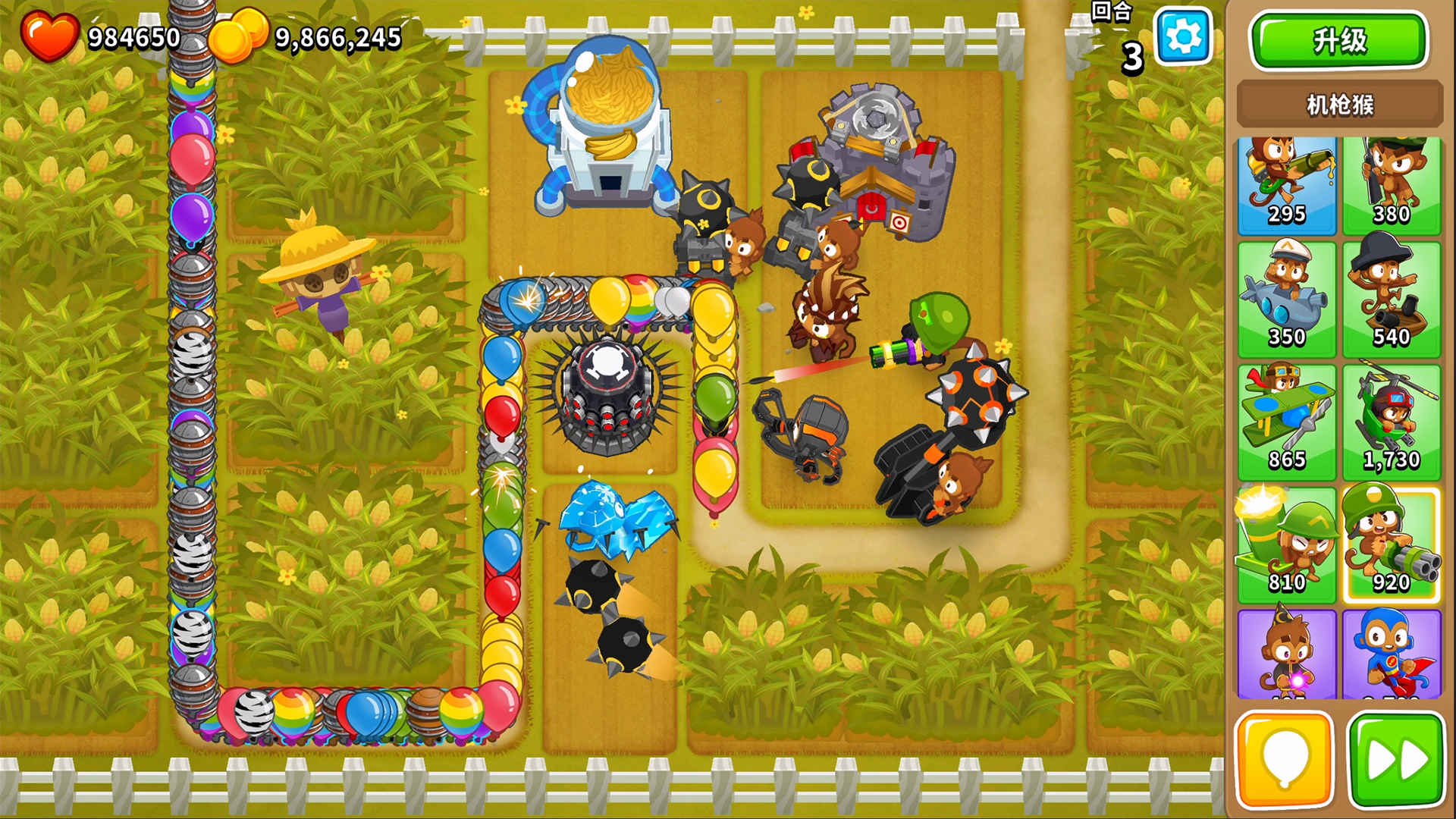Screen dimensions: 1456x819
Task: Open the gear settings menu
Action: (1182, 36)
